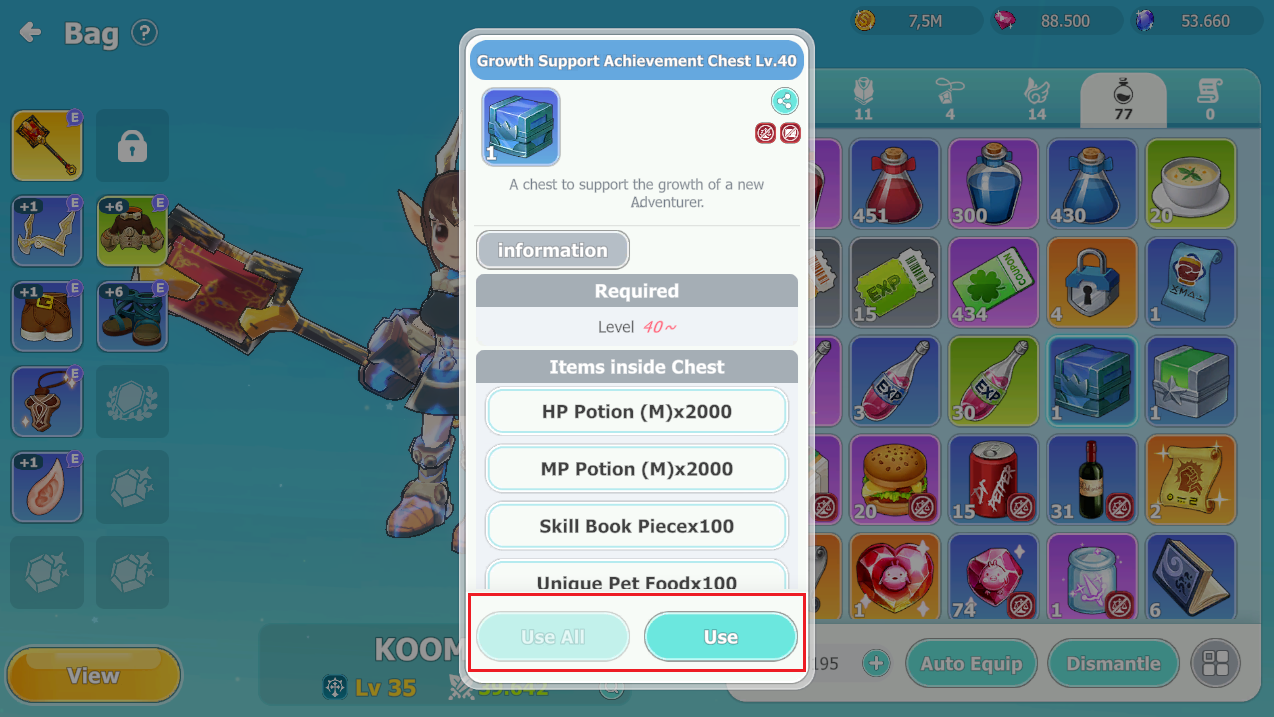Choose the green clover ticket stack of 434
This screenshot has height=717, width=1274.
tap(993, 283)
